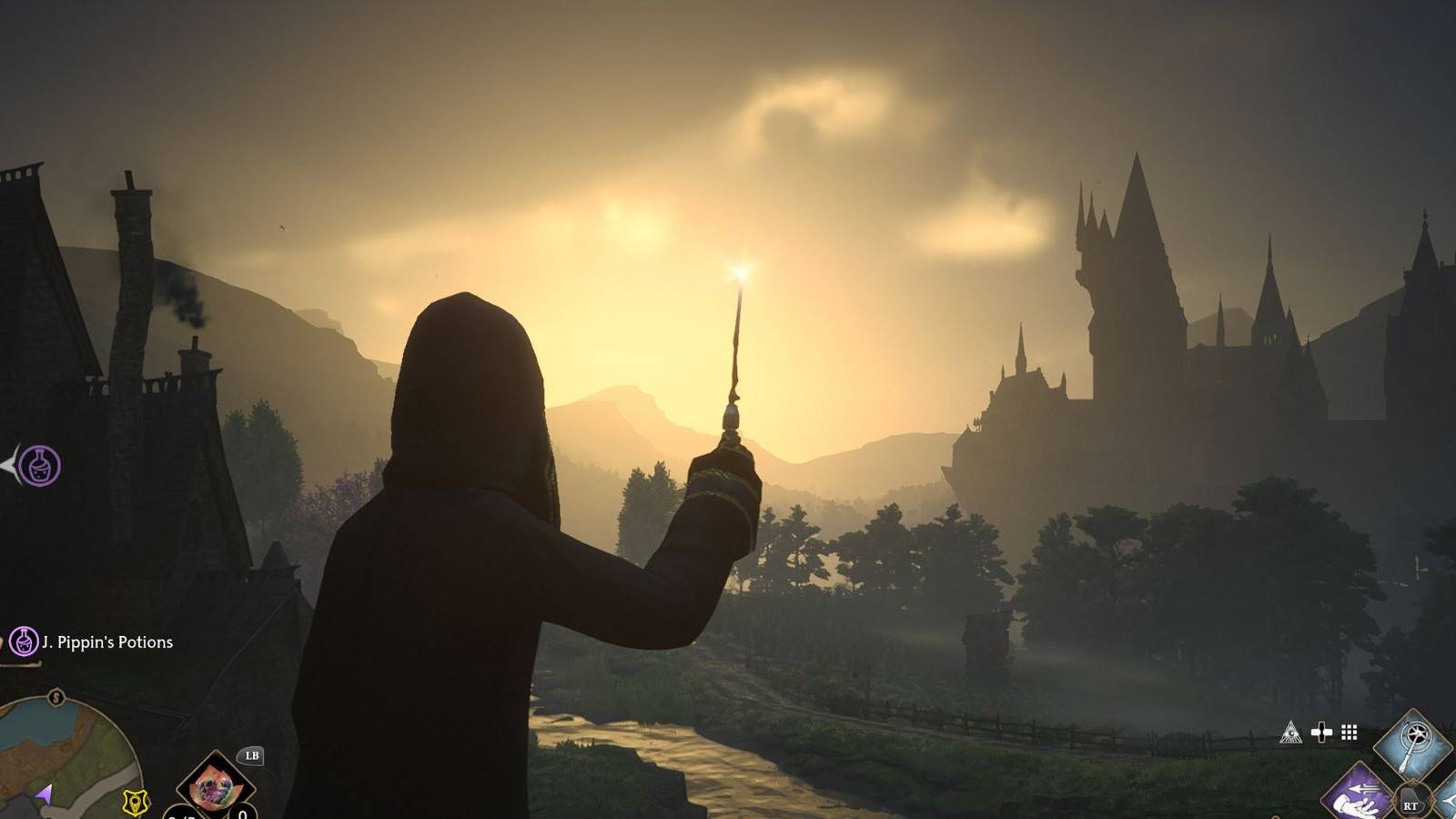Click the potion flask icon beside J. Pippin's Potions
The width and height of the screenshot is (1456, 819).
tap(25, 642)
